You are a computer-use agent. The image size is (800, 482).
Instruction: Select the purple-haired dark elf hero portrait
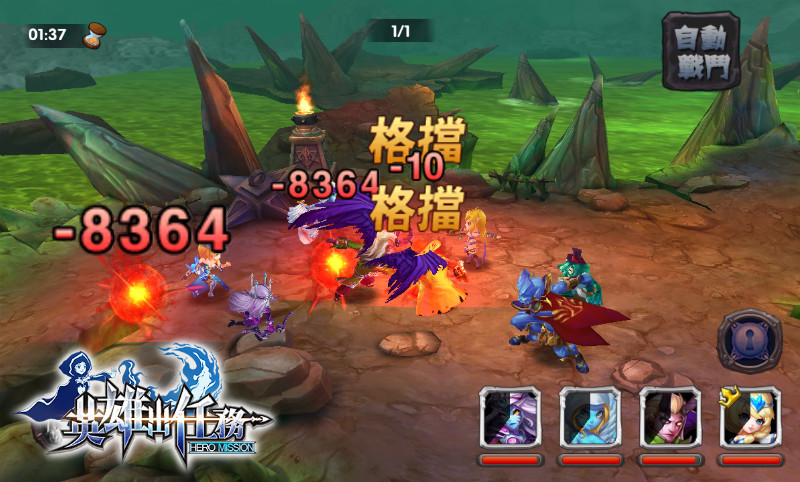pyautogui.click(x=510, y=417)
